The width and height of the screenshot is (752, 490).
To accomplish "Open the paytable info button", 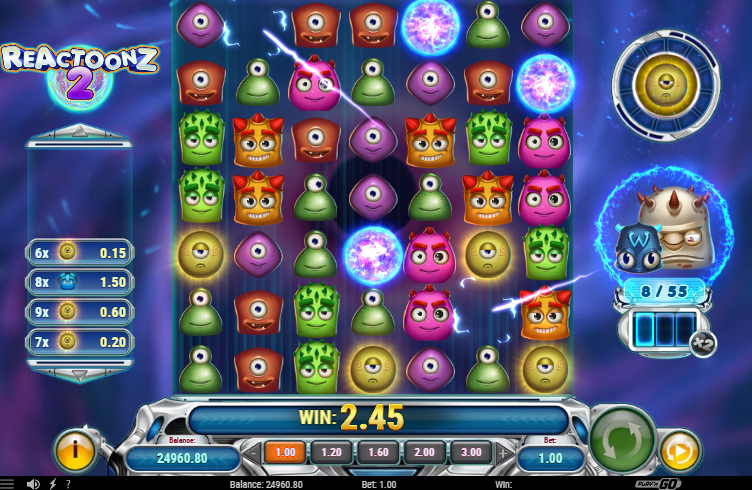I will pyautogui.click(x=76, y=451).
